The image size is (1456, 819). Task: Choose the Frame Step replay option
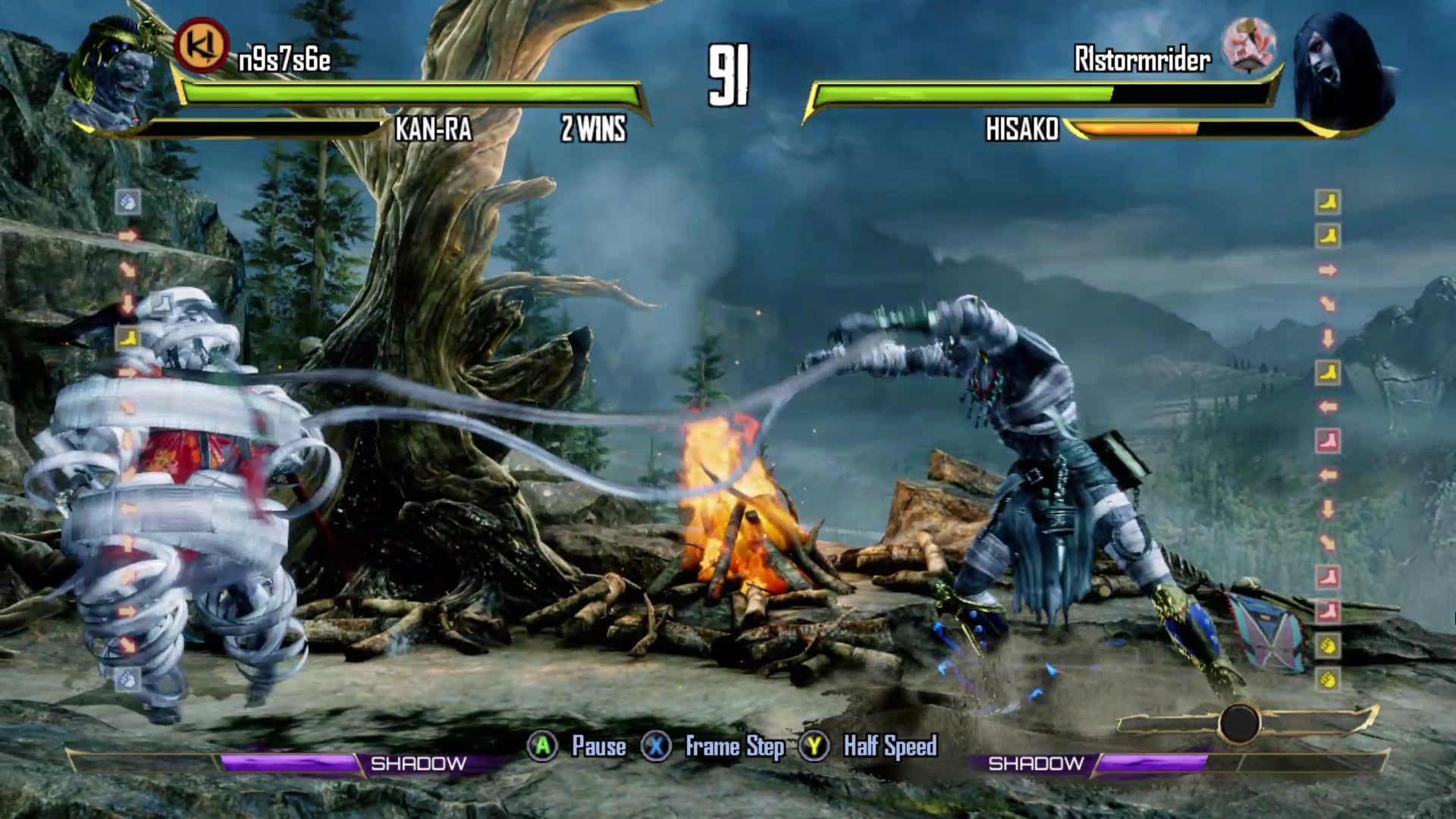click(x=713, y=747)
